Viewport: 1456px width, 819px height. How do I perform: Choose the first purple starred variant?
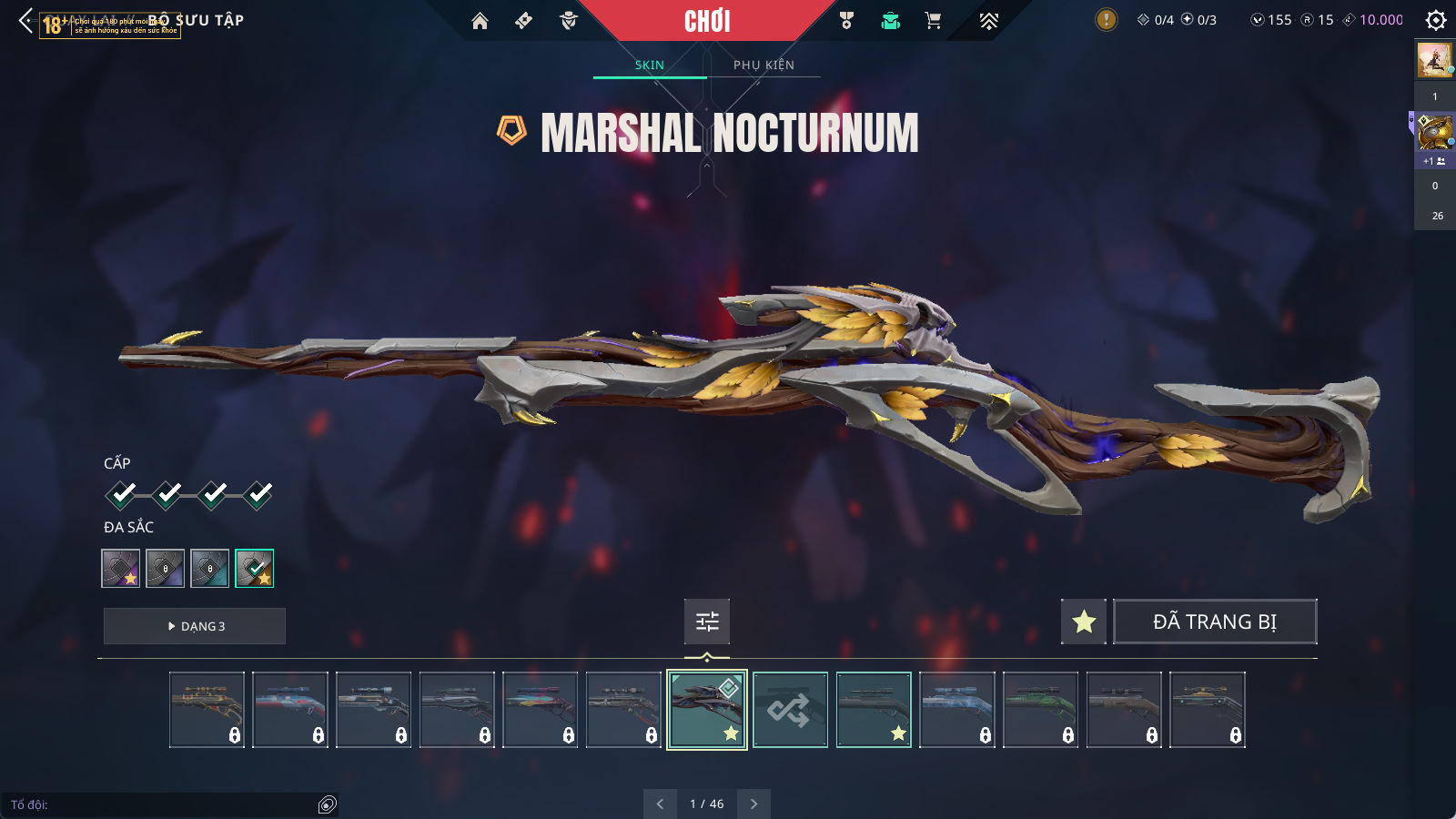(x=121, y=569)
